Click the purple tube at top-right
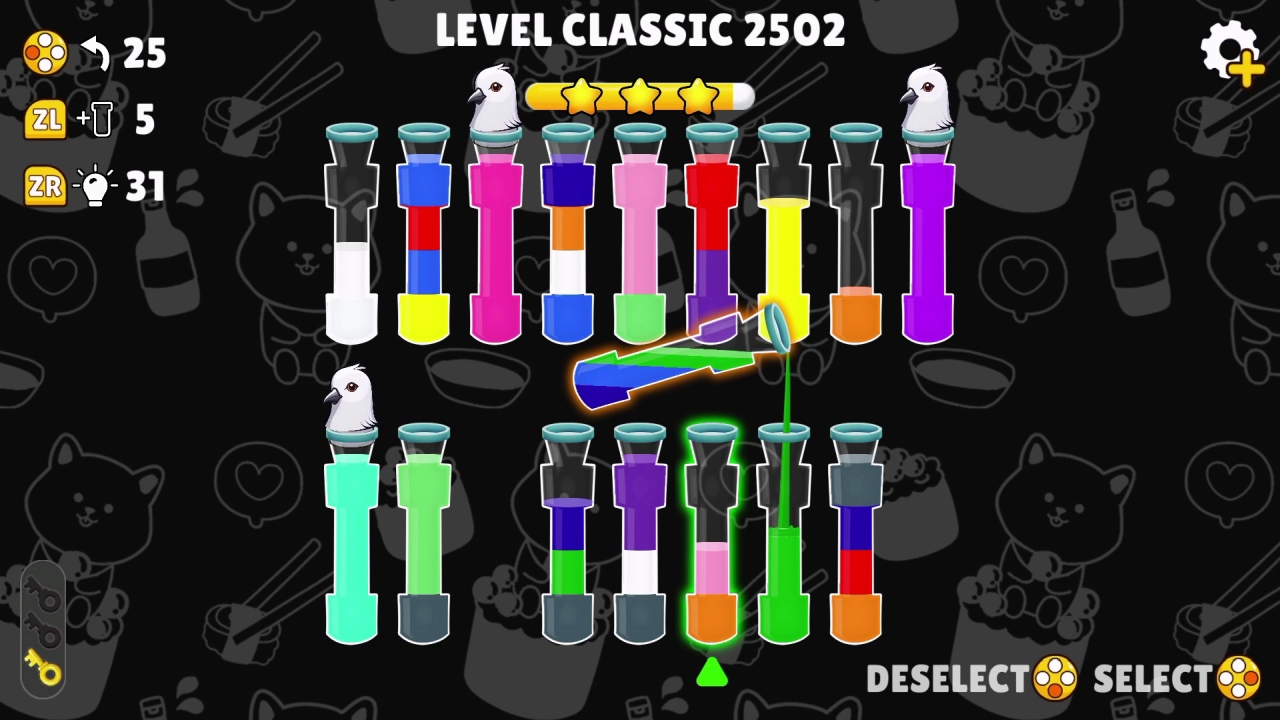The image size is (1280, 720). click(928, 250)
